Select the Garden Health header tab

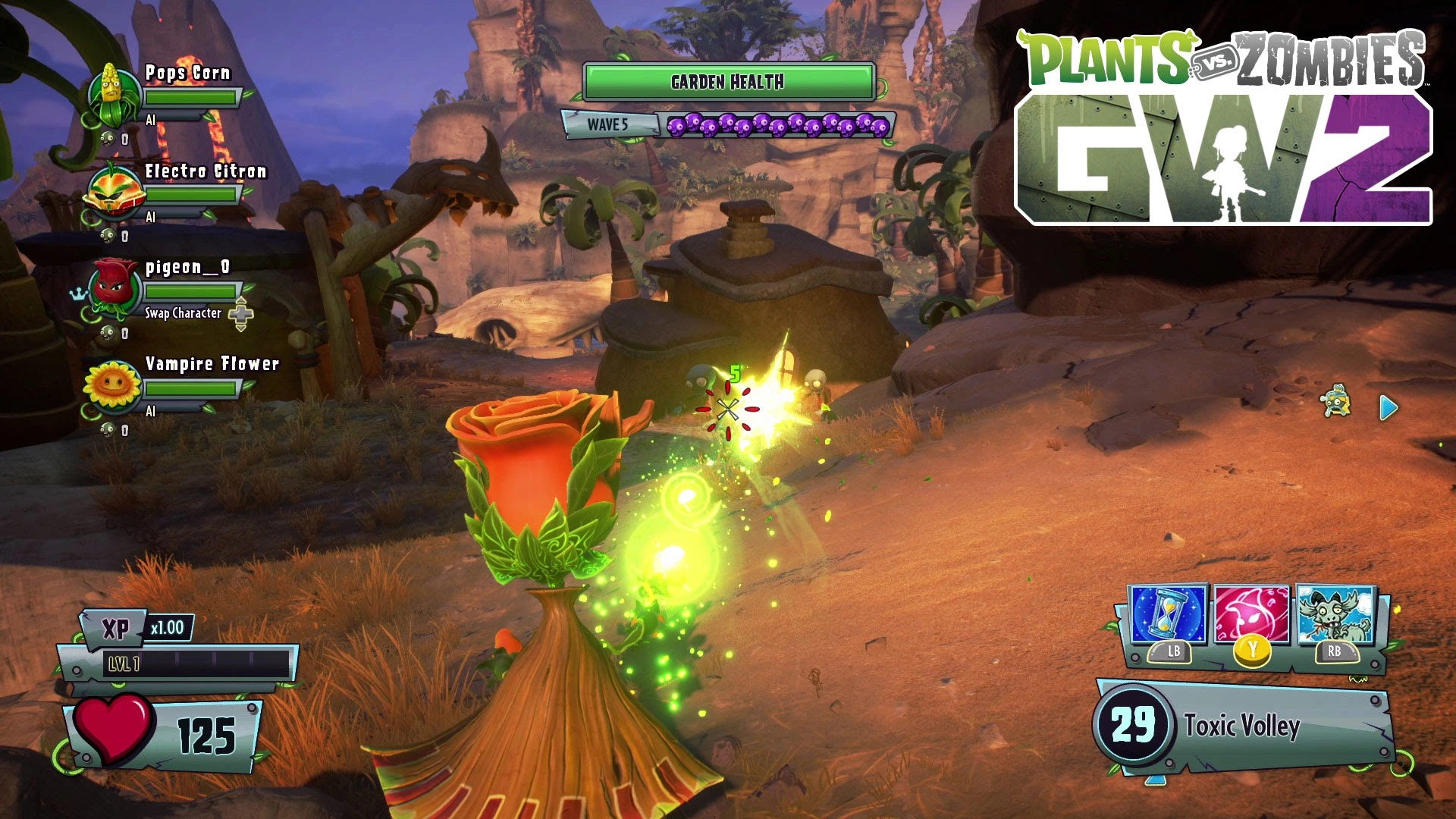point(728,81)
